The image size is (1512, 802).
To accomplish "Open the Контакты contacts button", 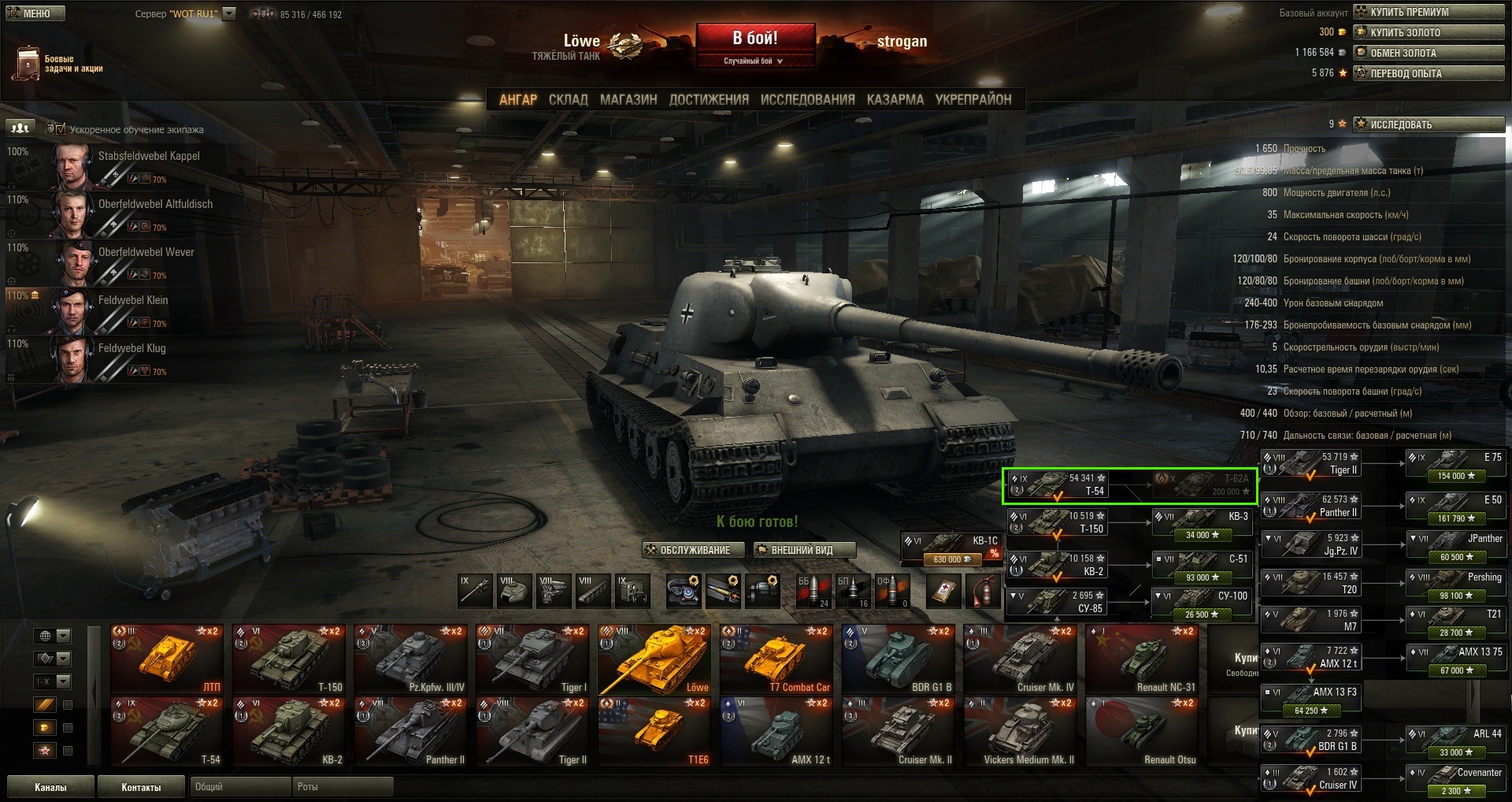I will 141,787.
